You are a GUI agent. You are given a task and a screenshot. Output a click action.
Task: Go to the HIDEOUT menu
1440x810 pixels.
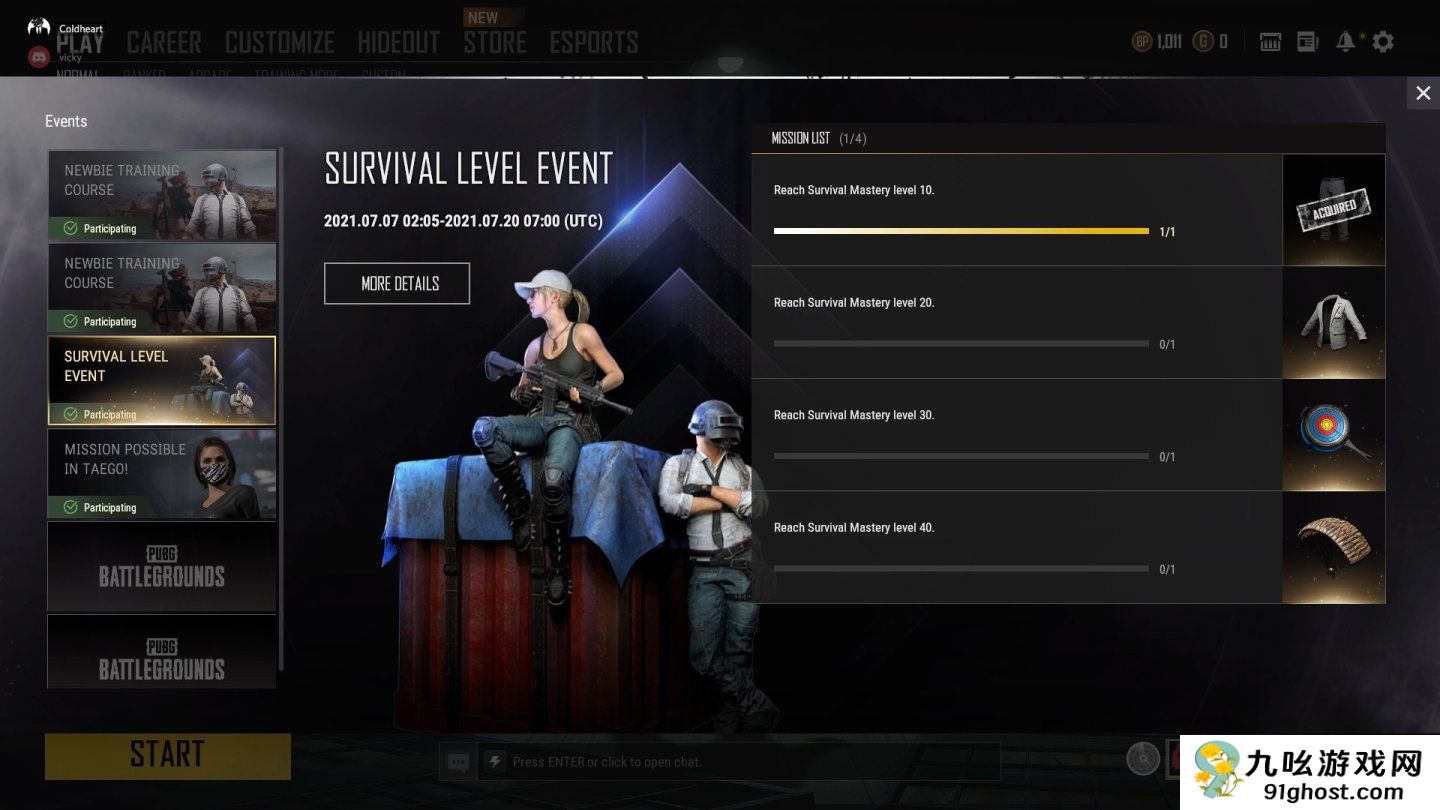pyautogui.click(x=399, y=43)
